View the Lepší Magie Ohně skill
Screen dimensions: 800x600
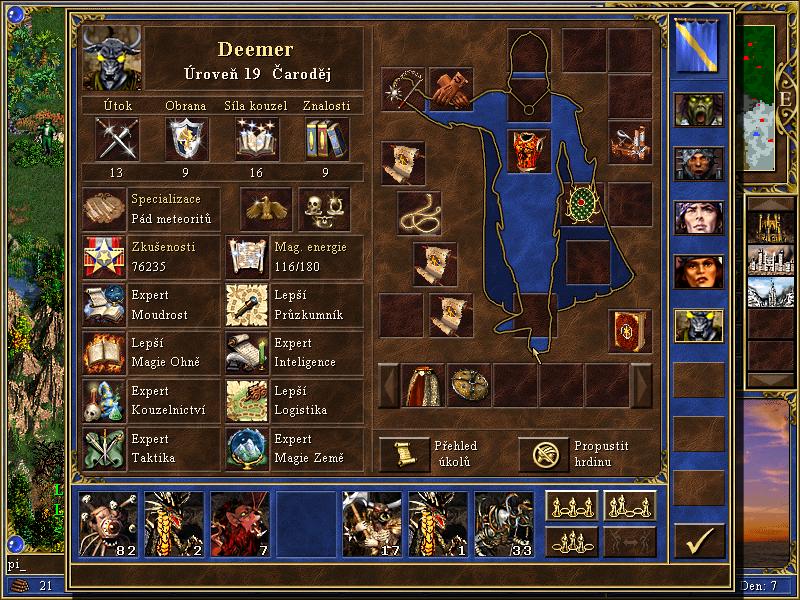(104, 352)
